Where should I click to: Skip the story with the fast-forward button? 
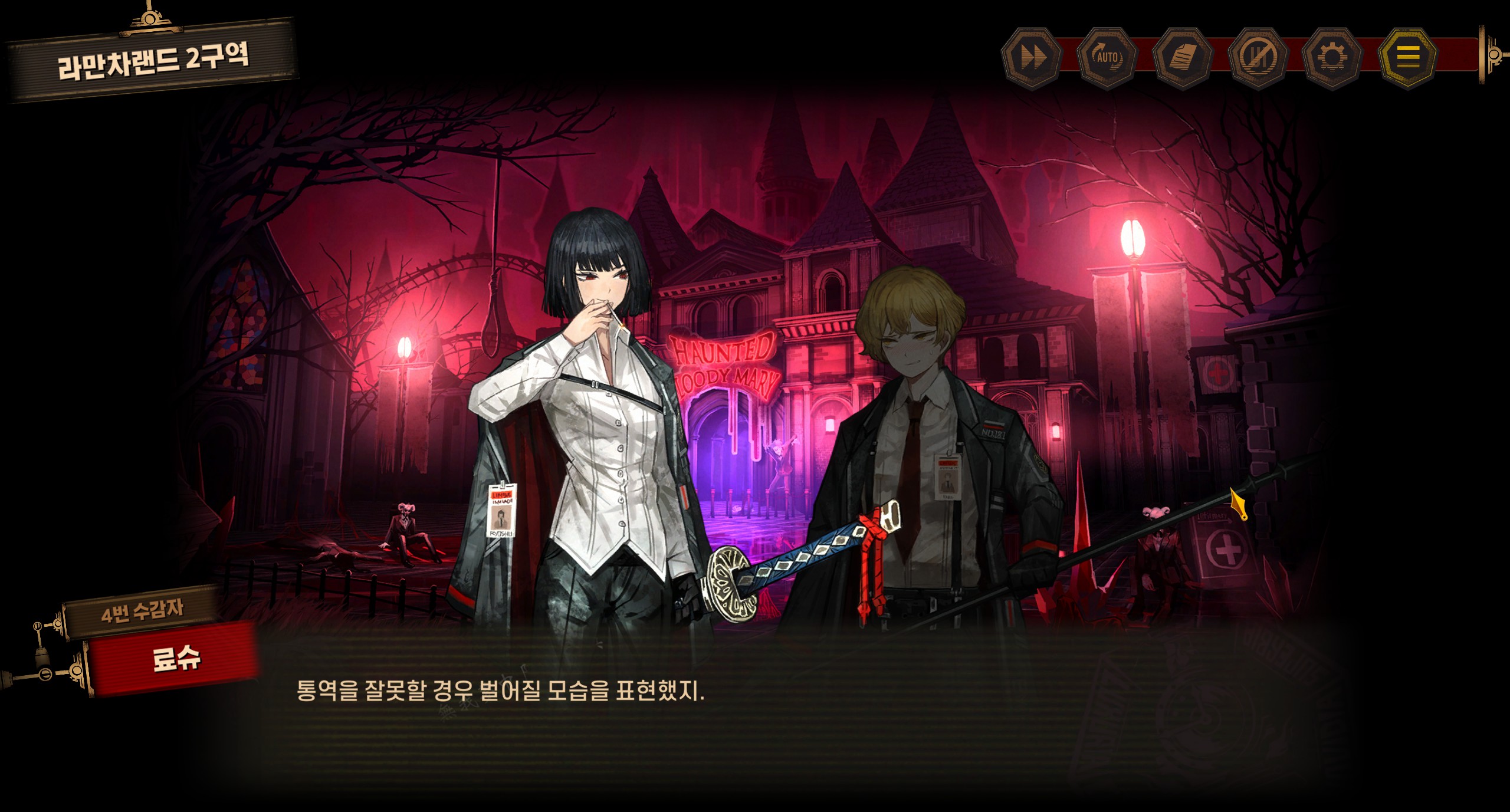(1032, 58)
